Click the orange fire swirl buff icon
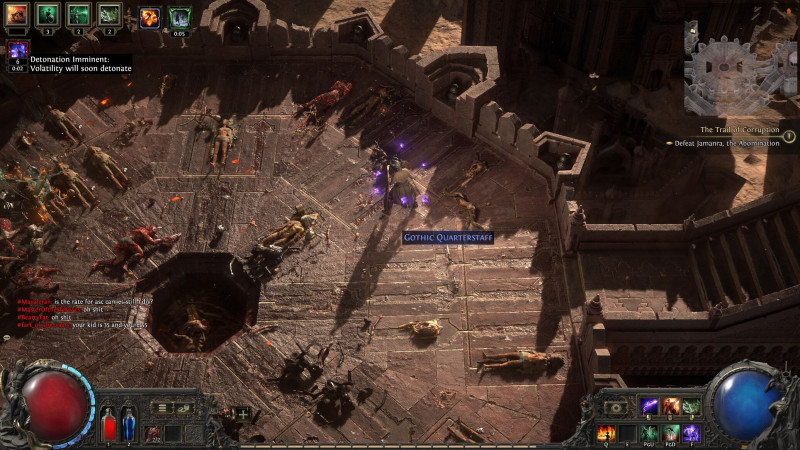This screenshot has height=450, width=800. [149, 16]
